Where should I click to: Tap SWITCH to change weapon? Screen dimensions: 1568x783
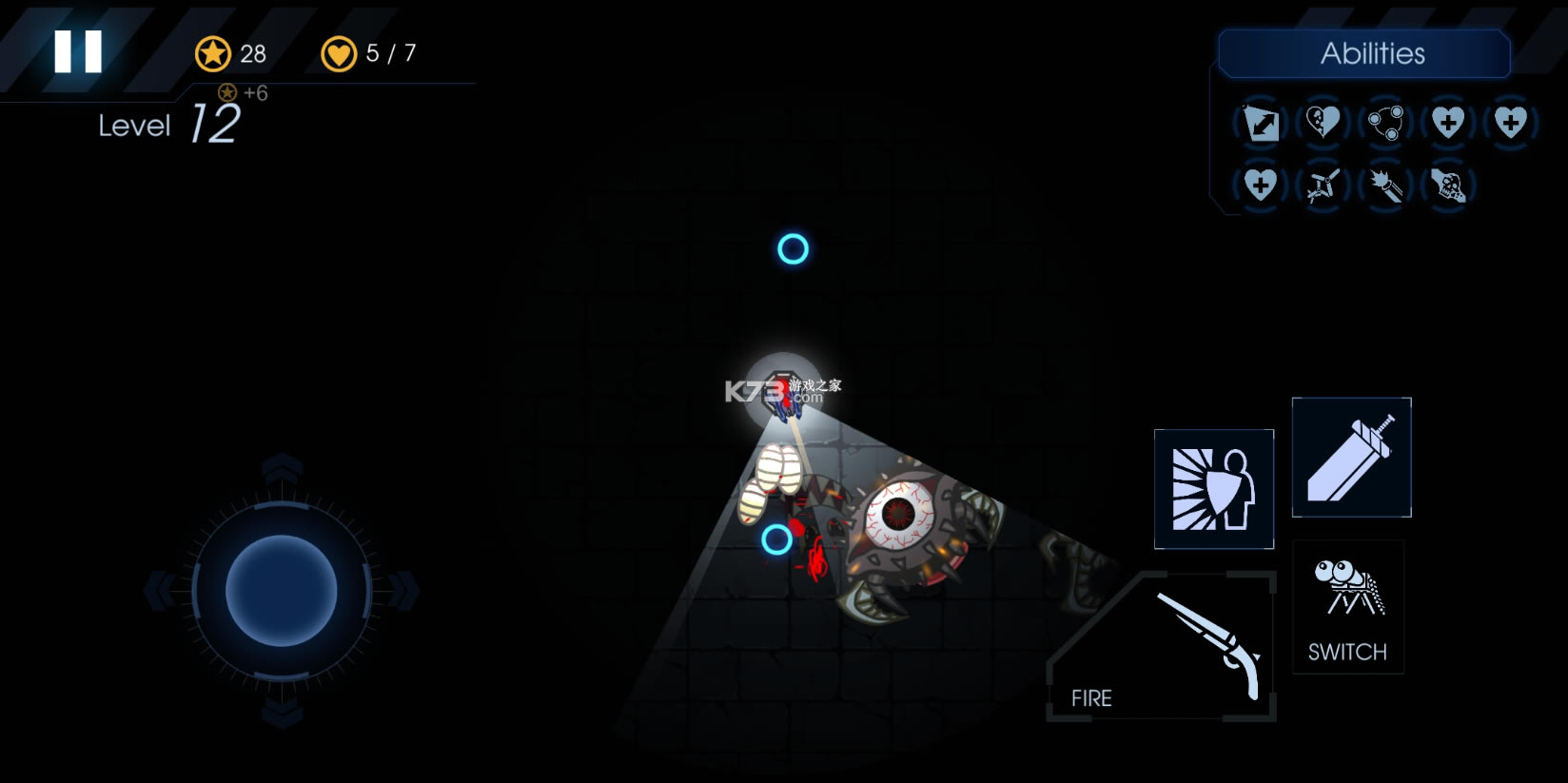tap(1347, 607)
